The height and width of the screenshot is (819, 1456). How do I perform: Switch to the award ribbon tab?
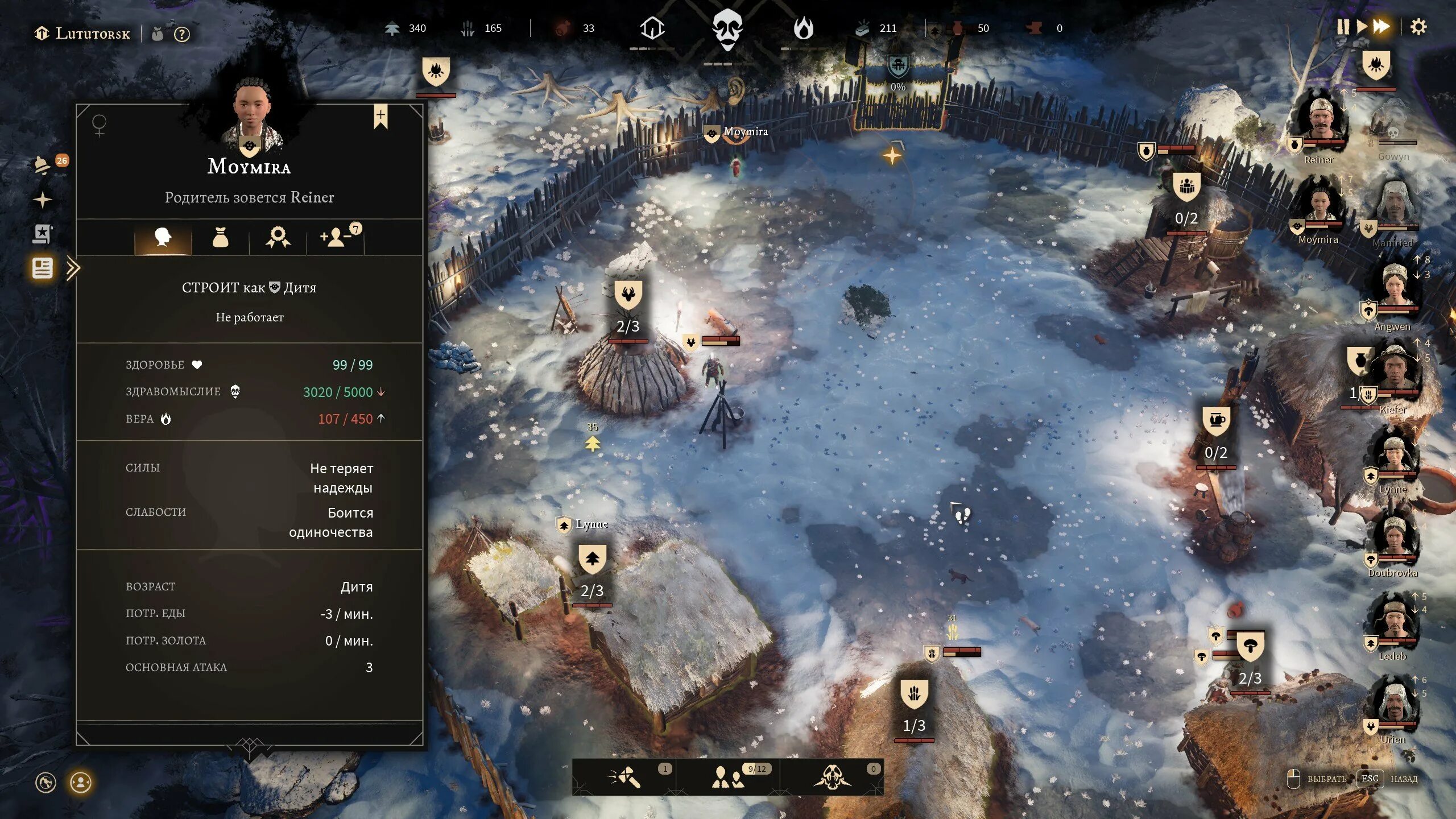click(278, 237)
